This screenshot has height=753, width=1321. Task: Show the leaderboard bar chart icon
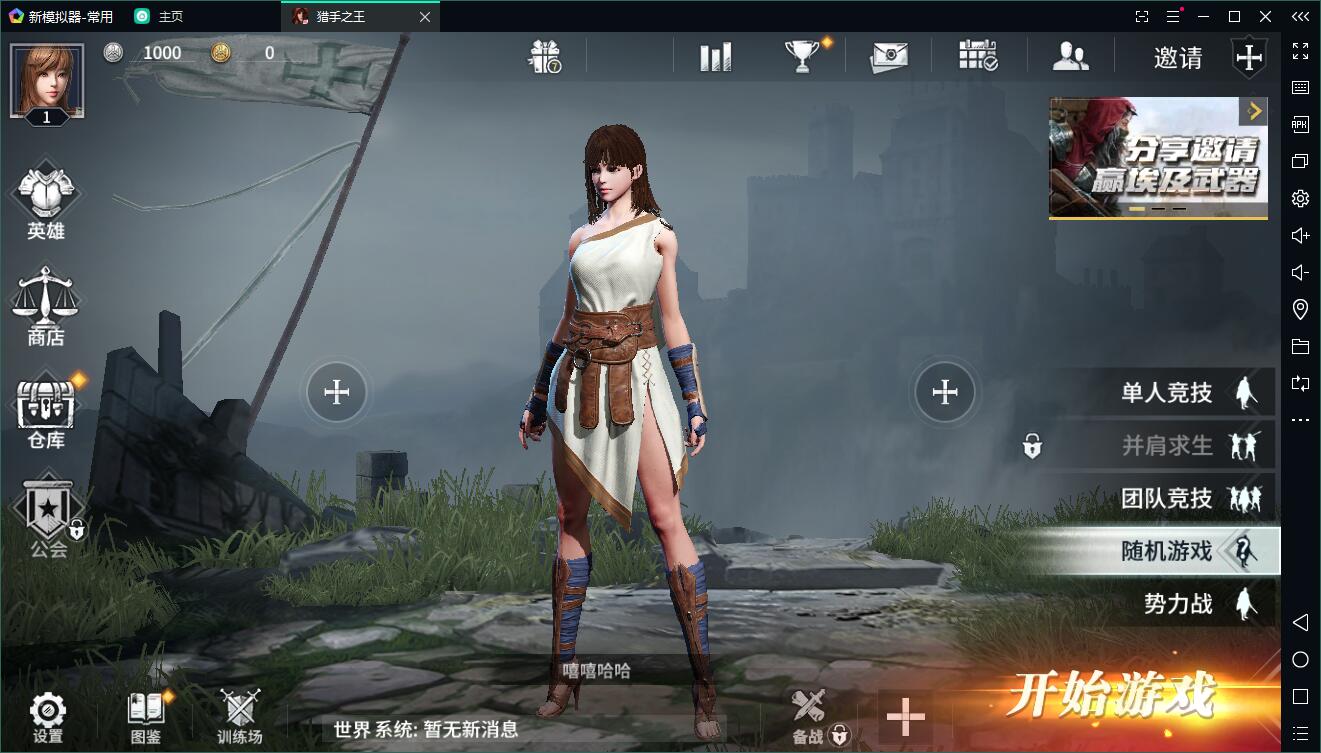(715, 57)
